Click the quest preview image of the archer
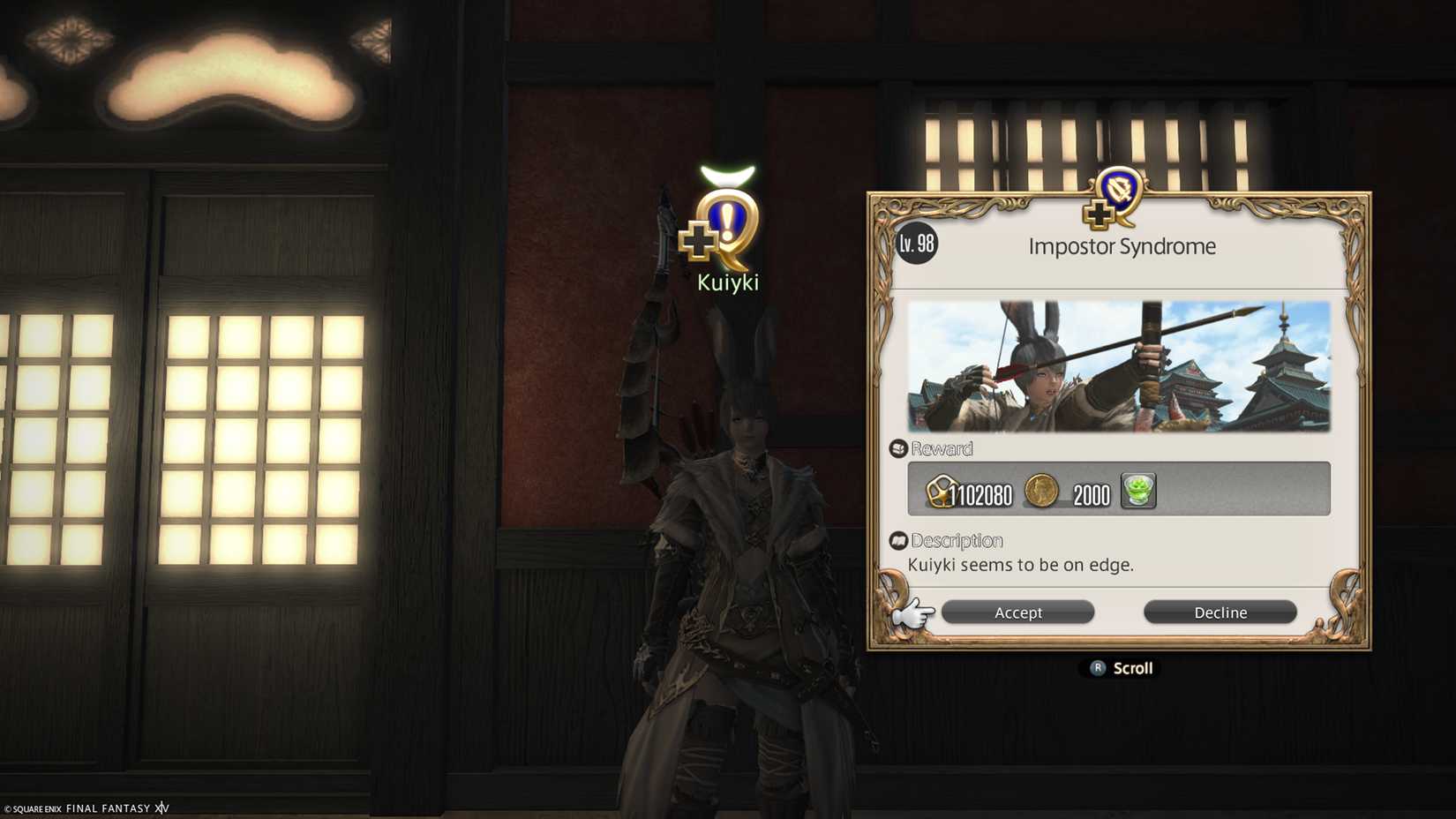Image resolution: width=1456 pixels, height=819 pixels. pyautogui.click(x=1121, y=365)
